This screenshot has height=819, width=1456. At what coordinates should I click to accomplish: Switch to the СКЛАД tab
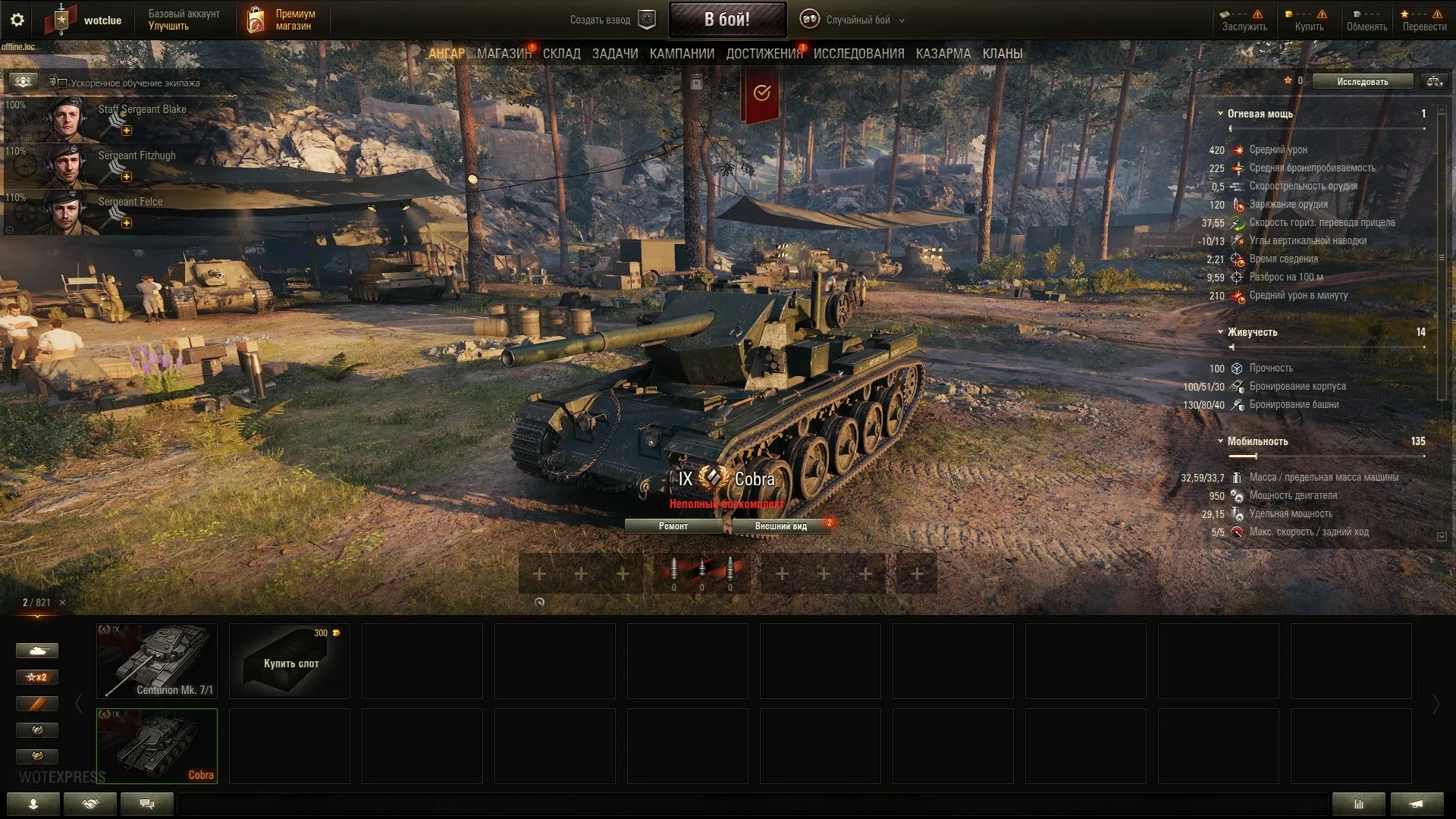(561, 54)
